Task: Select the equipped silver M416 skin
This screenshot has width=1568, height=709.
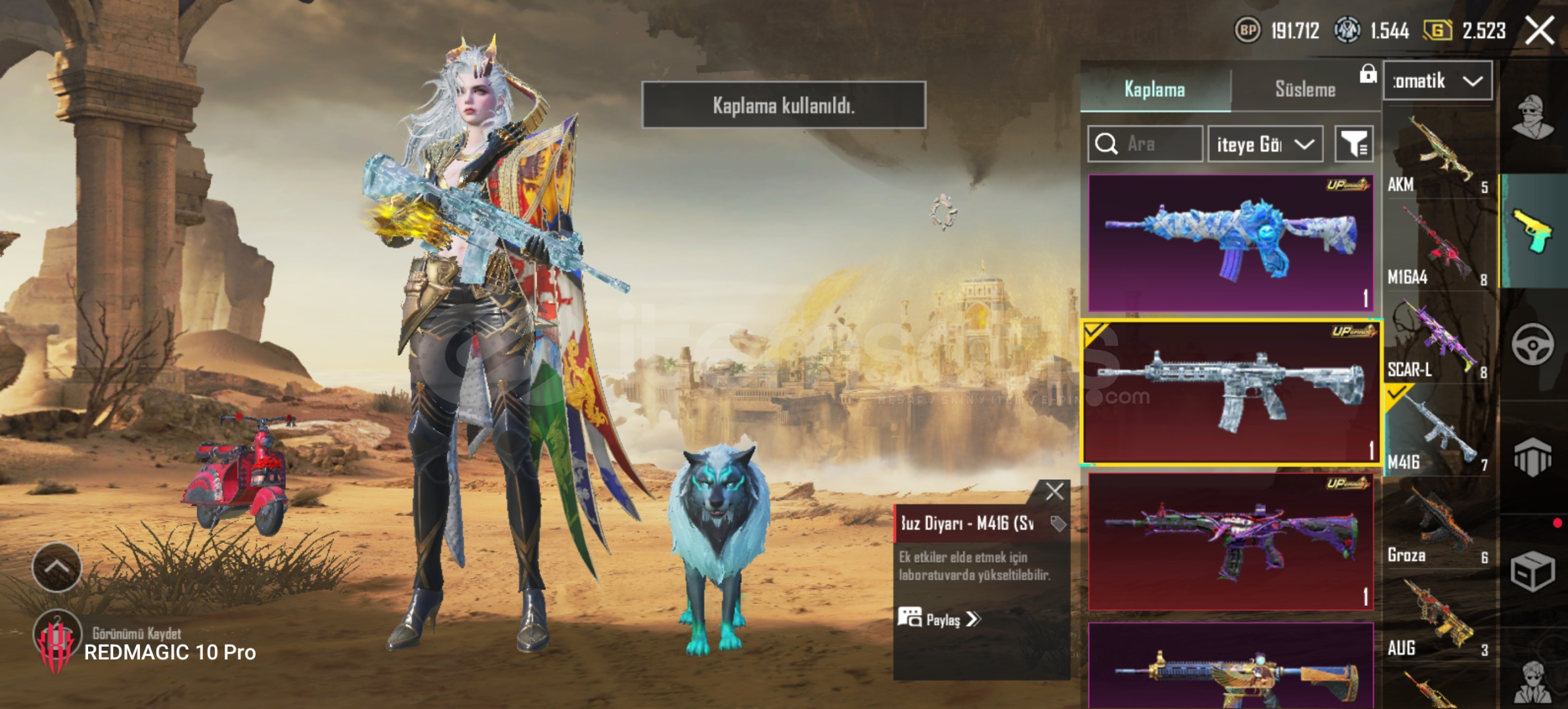Action: pyautogui.click(x=1230, y=393)
